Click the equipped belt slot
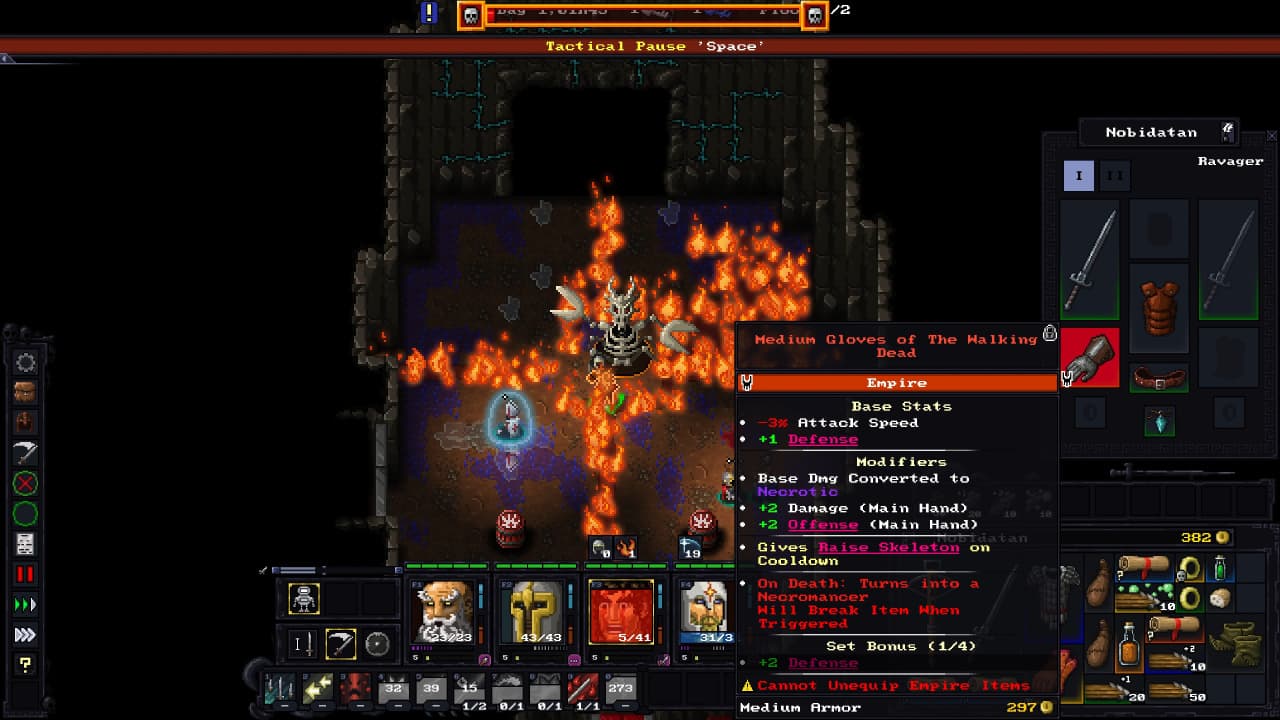Screen dimensions: 1280x720 point(1159,378)
